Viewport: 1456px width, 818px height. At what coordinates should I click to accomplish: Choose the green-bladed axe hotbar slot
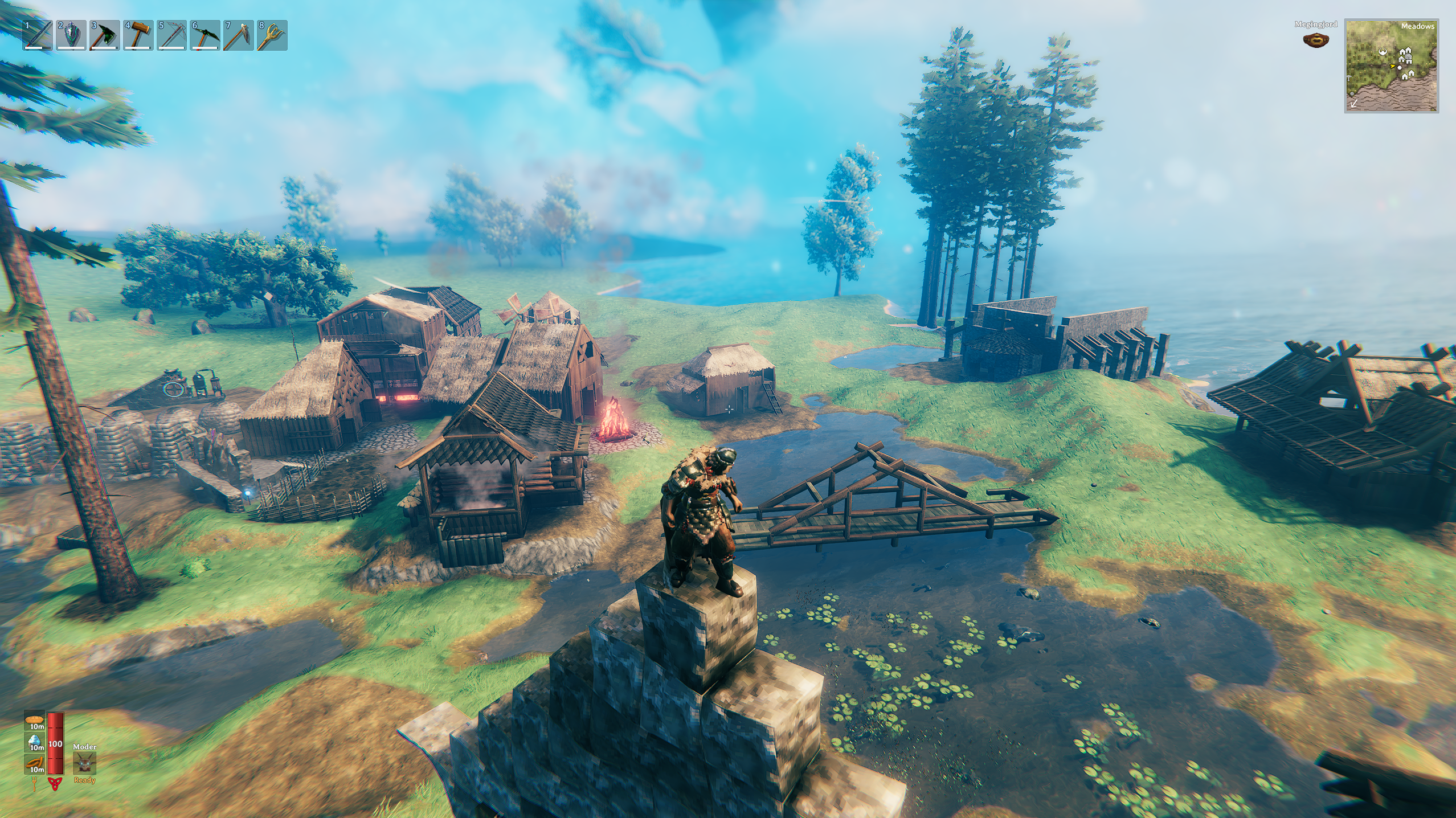coord(105,35)
